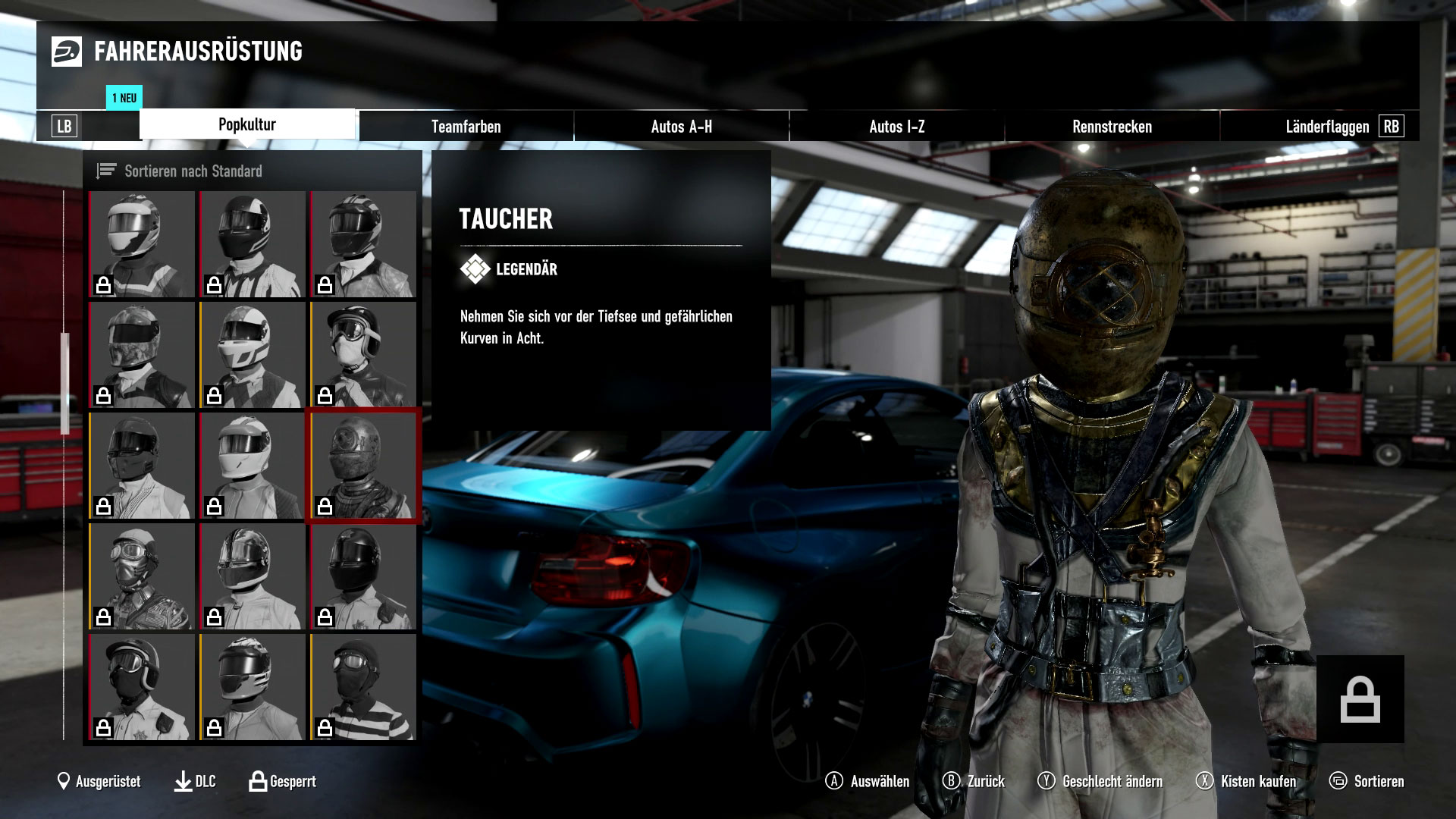Open the Sortieren nach Standard sort option
The width and height of the screenshot is (1456, 819).
point(193,171)
